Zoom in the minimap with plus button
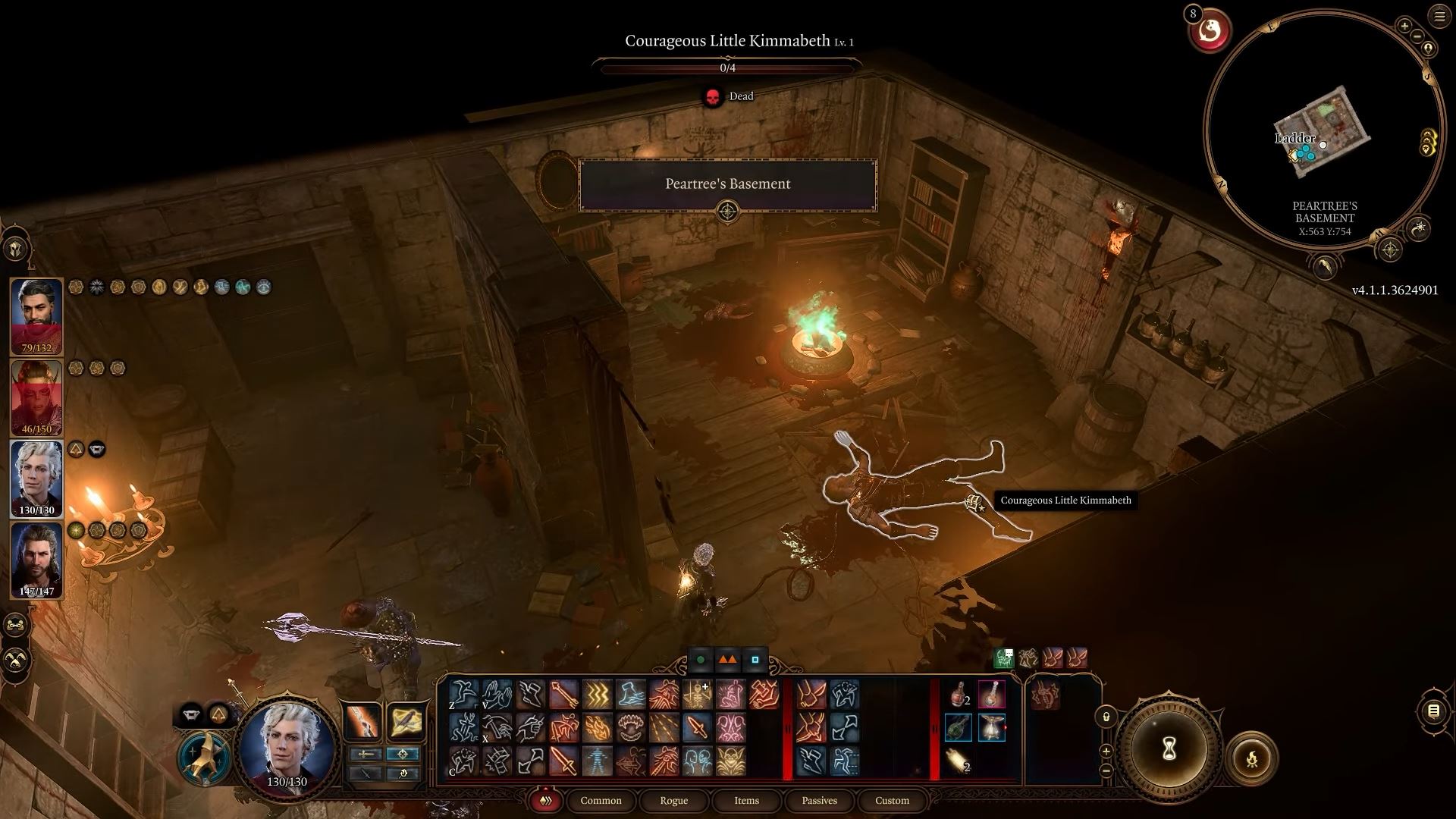Screen dimensions: 1456x819 (1404, 26)
